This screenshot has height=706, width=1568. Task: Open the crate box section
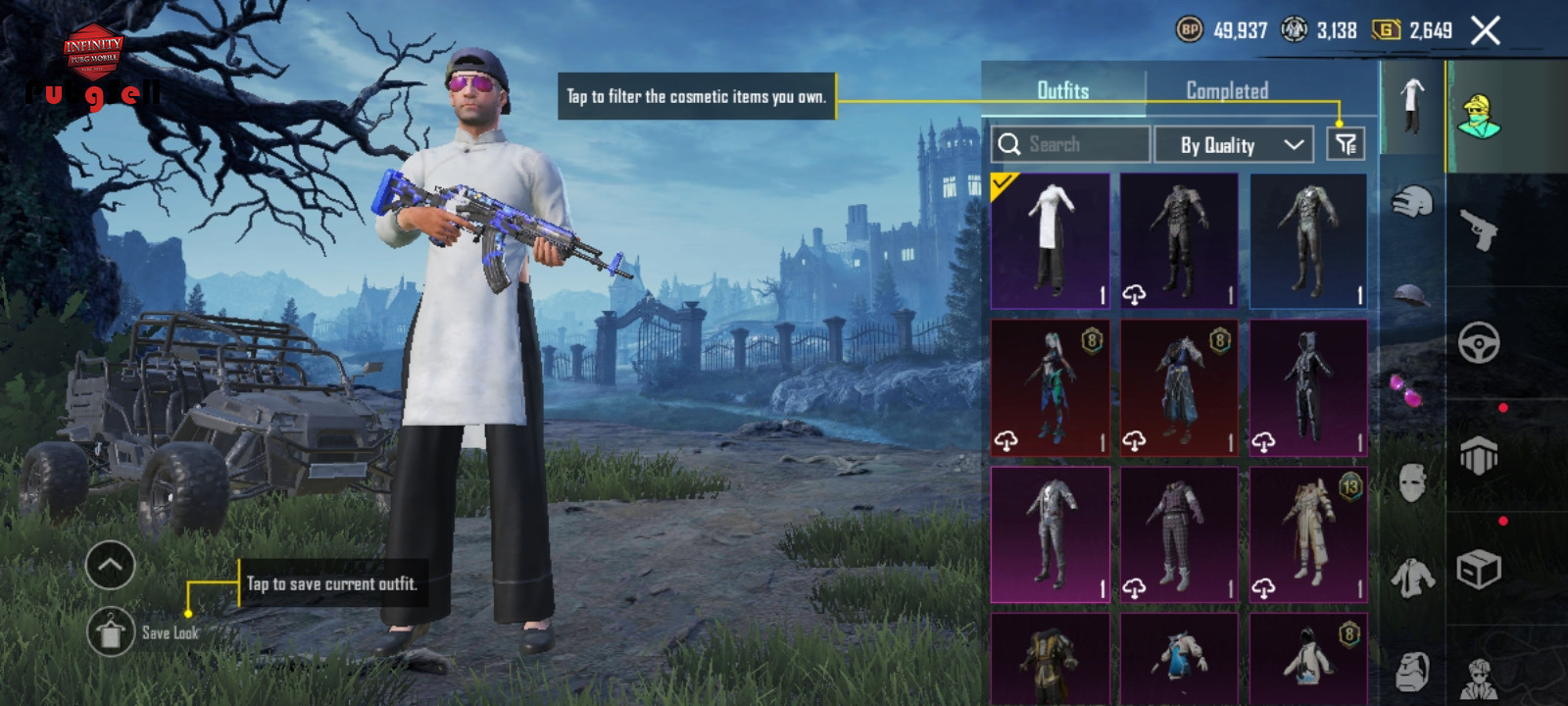click(x=1478, y=569)
